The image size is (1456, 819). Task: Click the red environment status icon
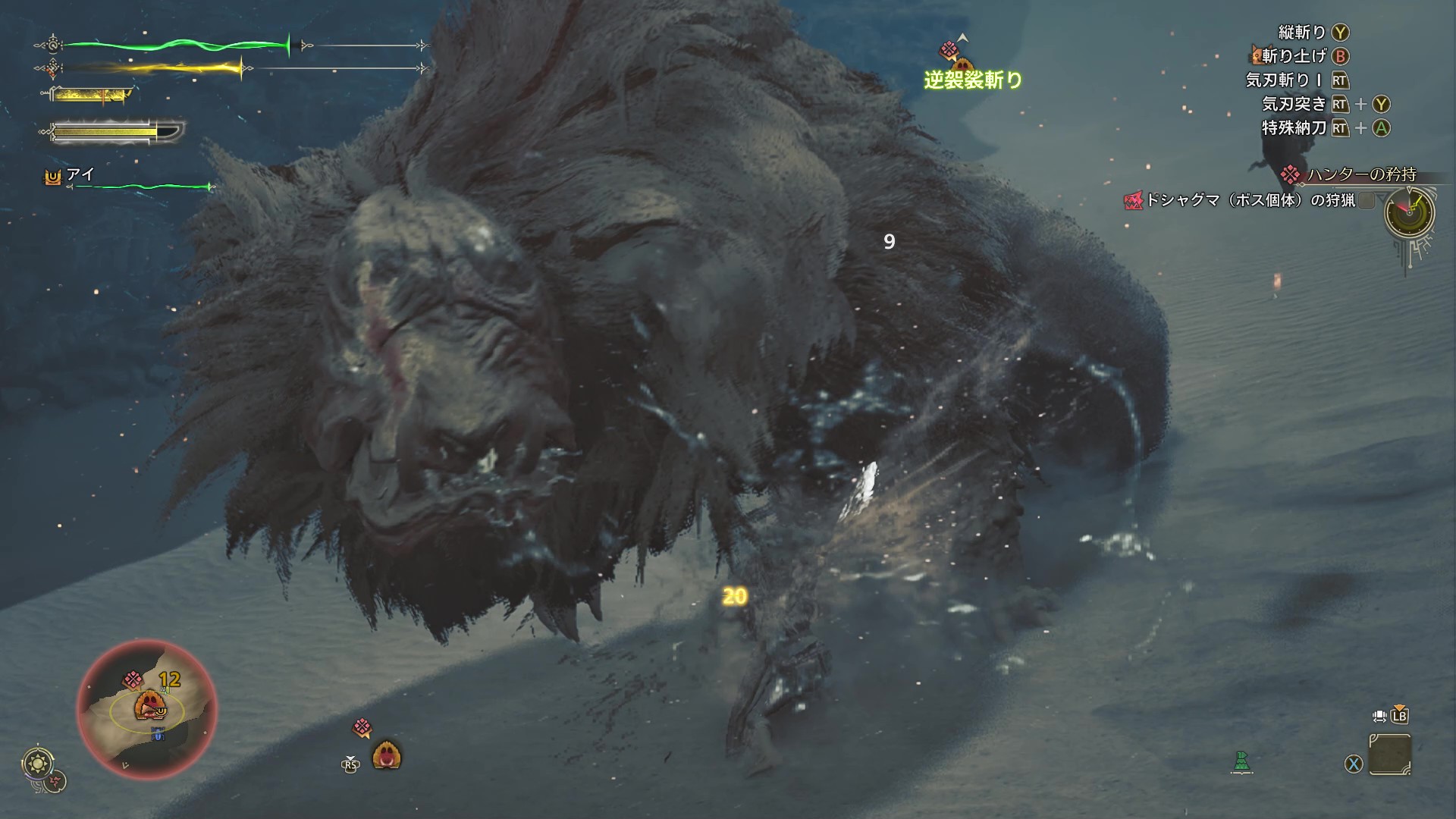click(x=55, y=782)
